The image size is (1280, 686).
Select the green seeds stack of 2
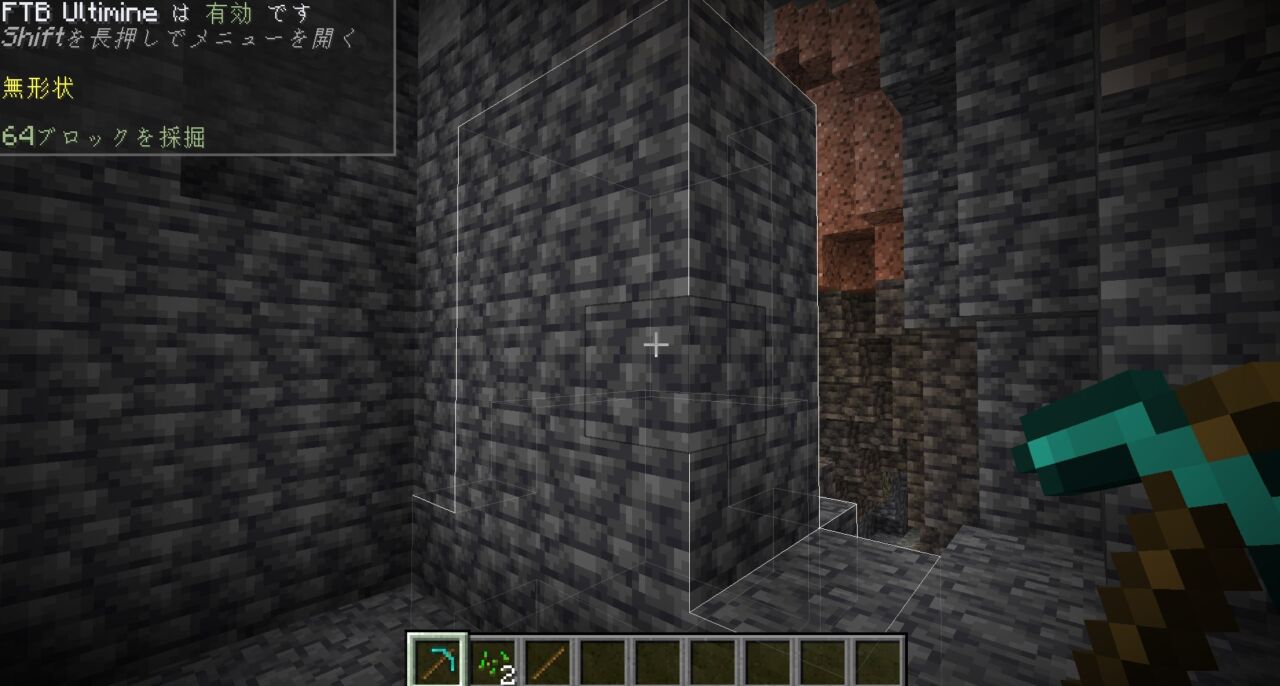tap(493, 661)
